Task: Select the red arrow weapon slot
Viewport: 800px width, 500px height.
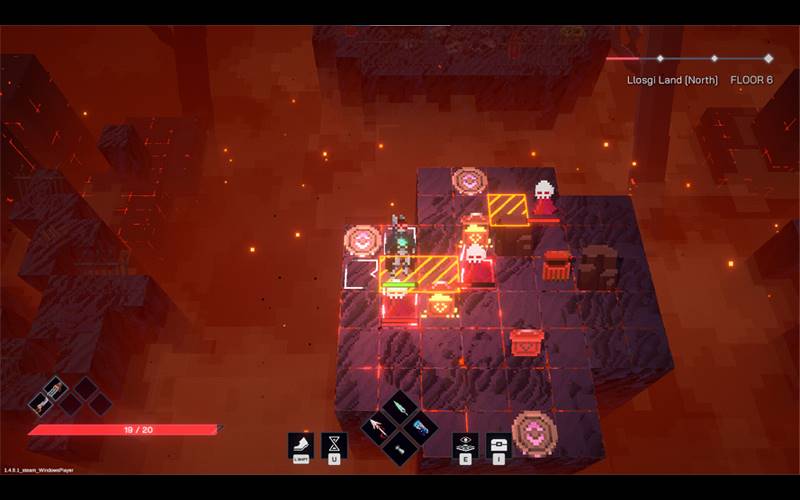Action: pos(379,429)
